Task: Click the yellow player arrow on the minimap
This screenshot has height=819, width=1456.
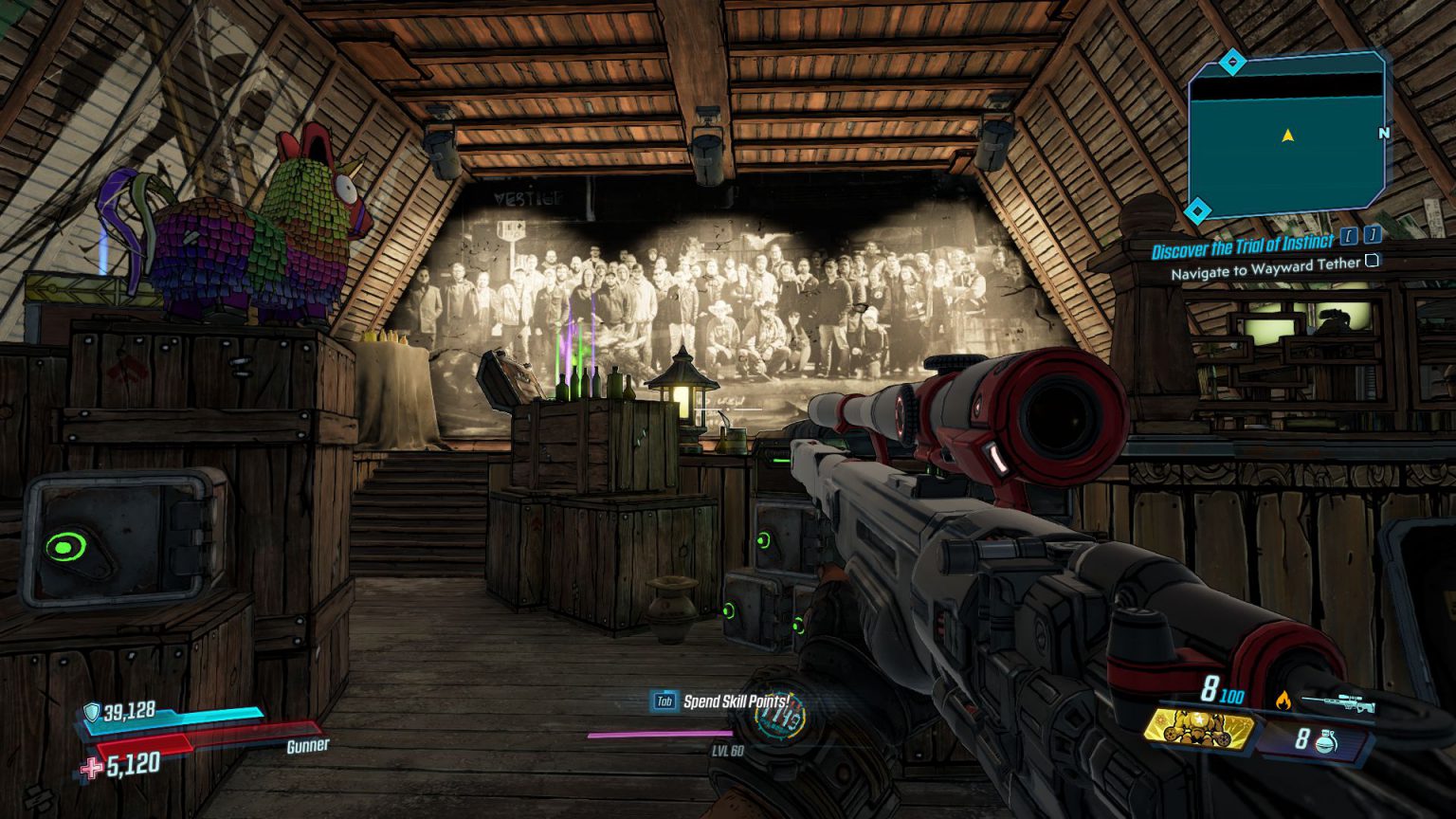Action: pos(1287,135)
